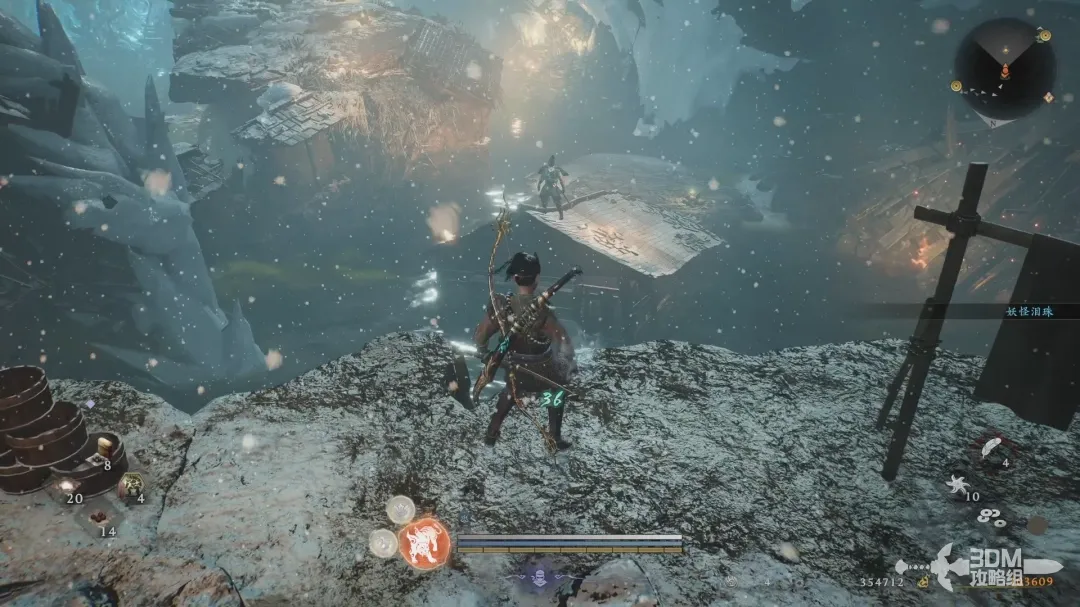The image size is (1080, 607).
Task: Use the glowing item slot showing 20
Action: [x=67, y=484]
